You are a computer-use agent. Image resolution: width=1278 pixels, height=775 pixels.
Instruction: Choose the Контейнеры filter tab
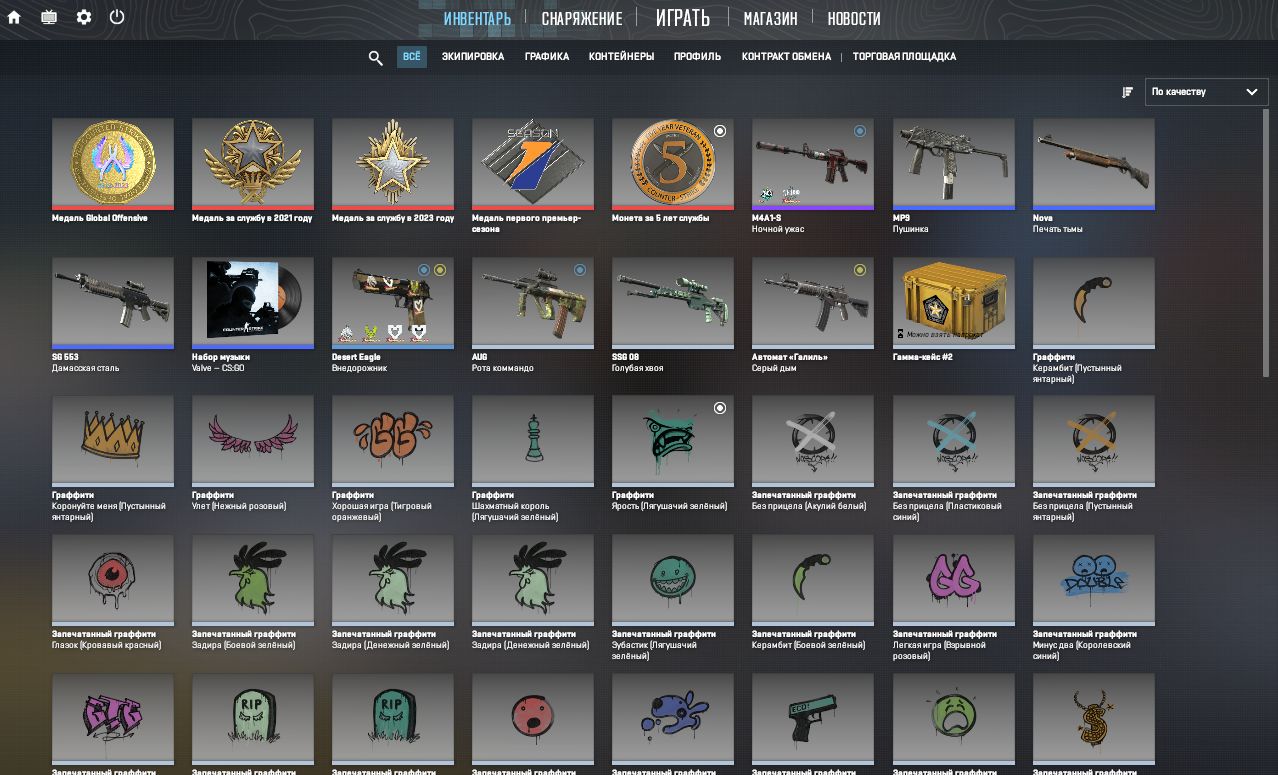(621, 57)
